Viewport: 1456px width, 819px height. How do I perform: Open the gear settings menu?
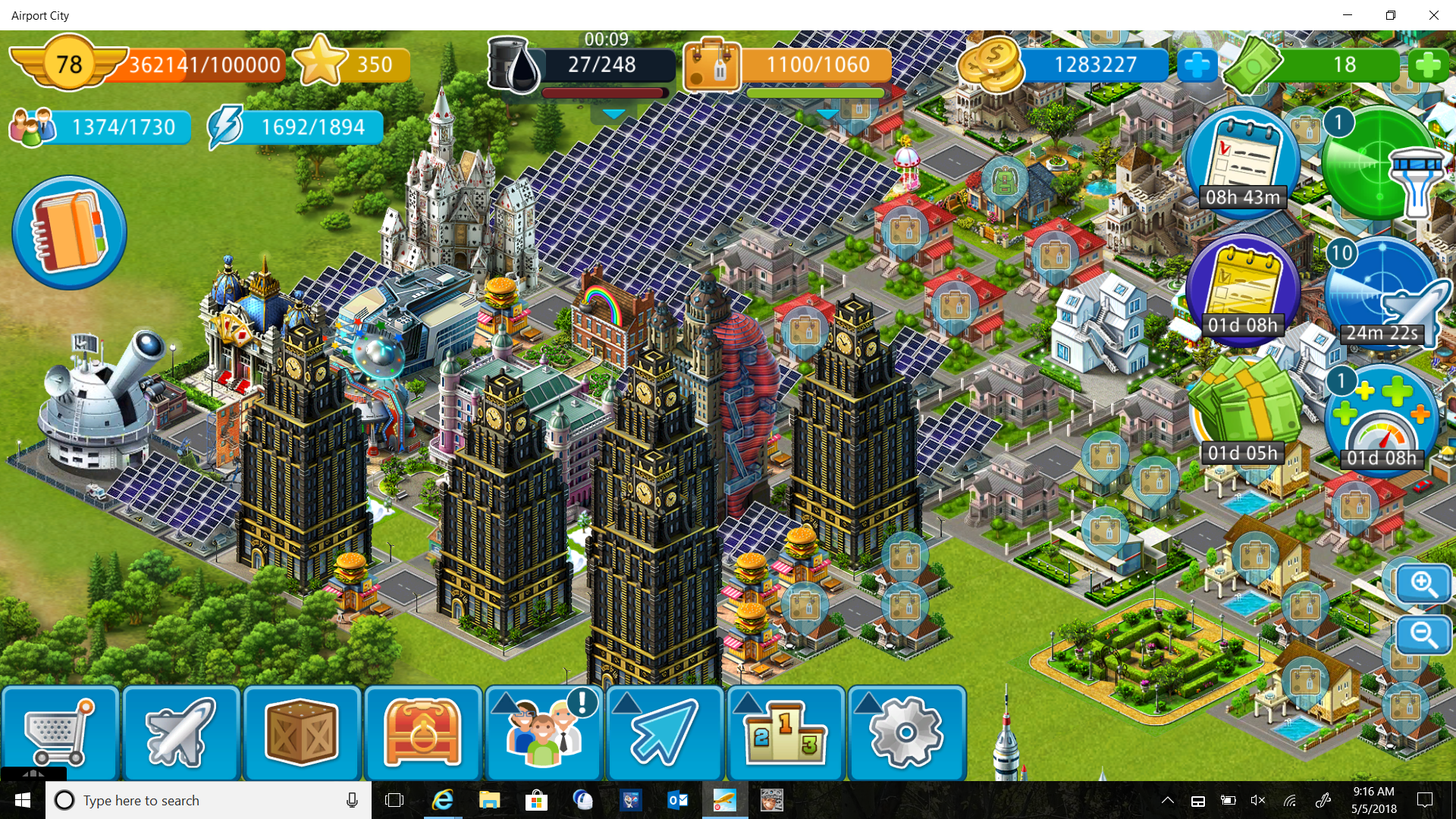click(x=906, y=733)
